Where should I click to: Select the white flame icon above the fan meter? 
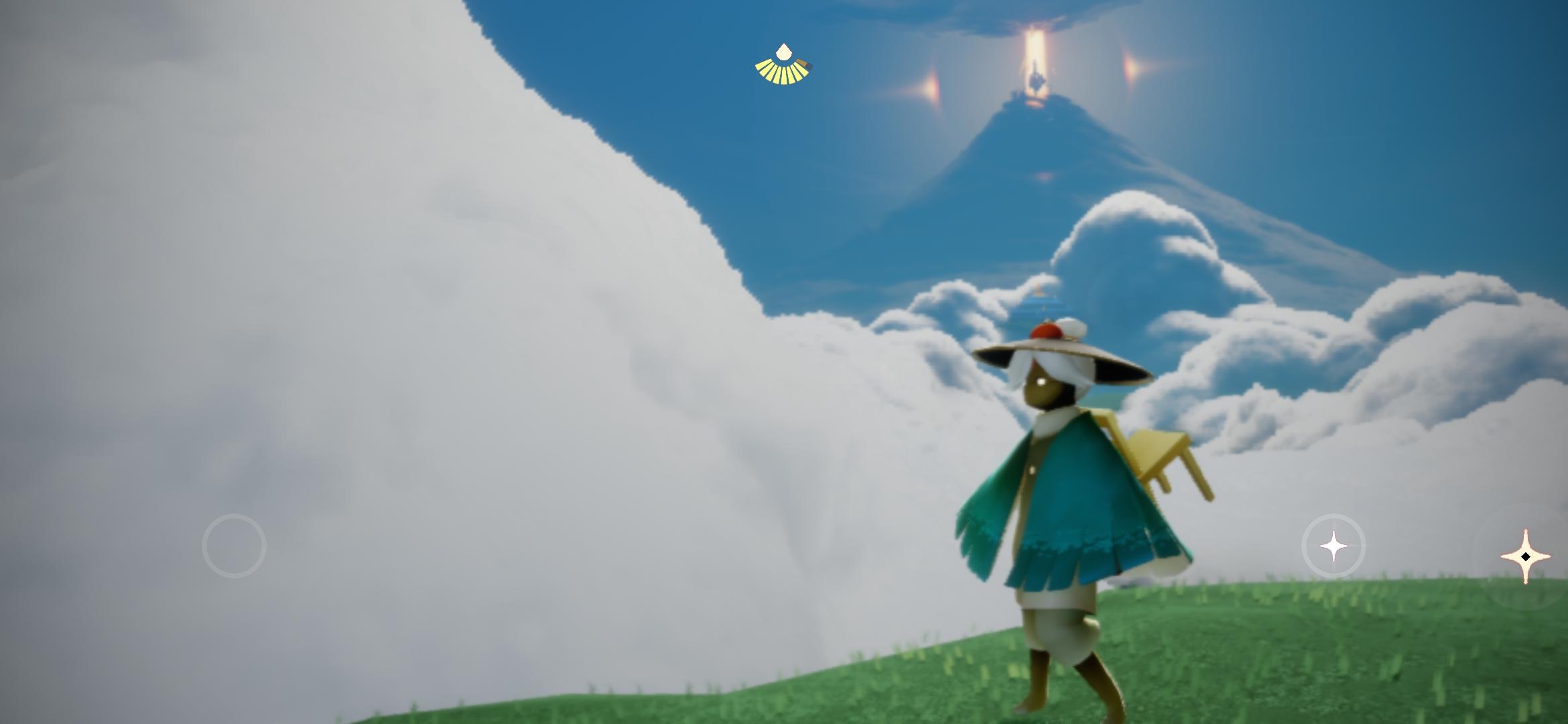coord(783,51)
